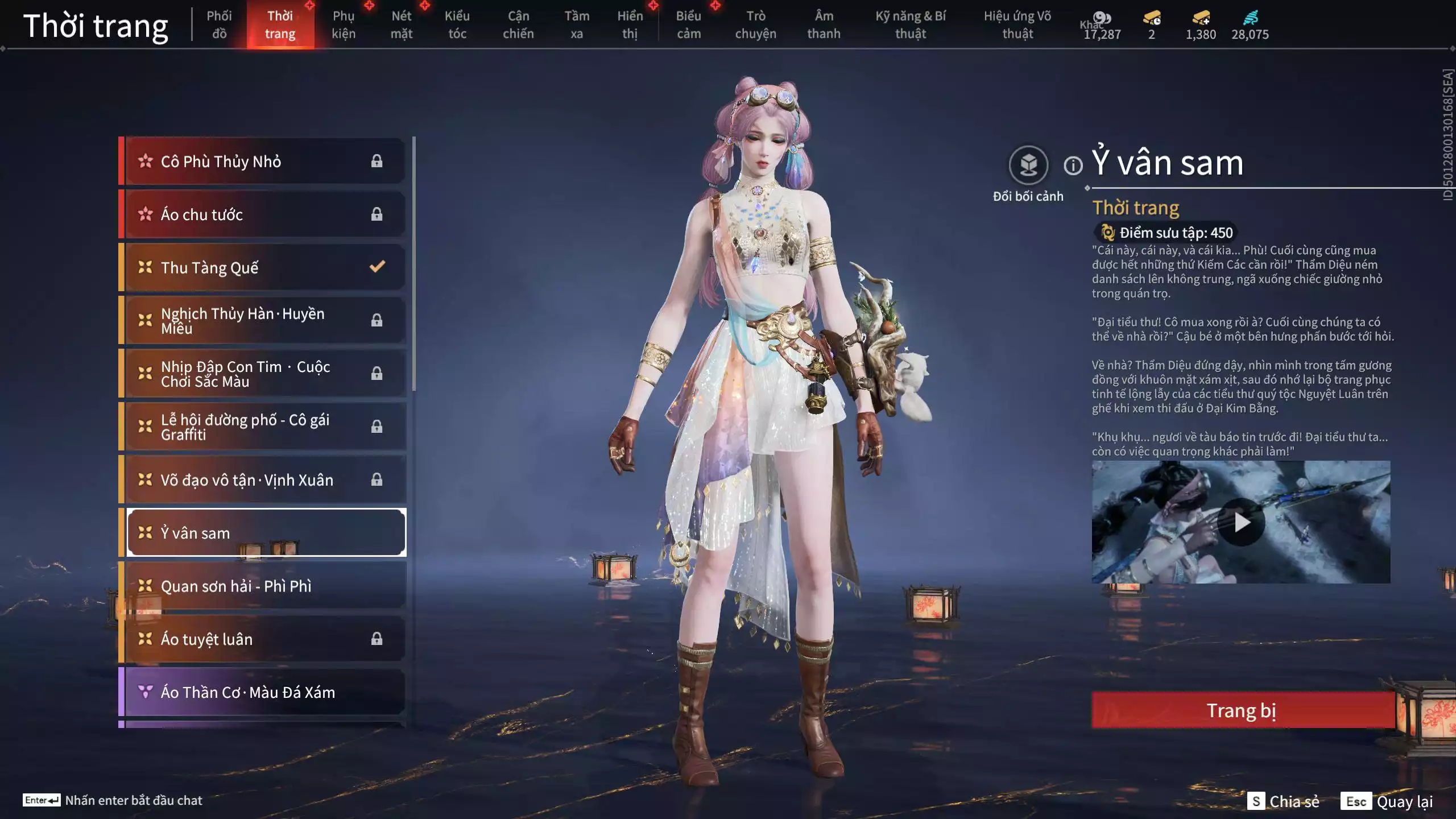The image size is (1456, 819).
Task: Open the Nét mặt tab
Action: (x=402, y=25)
